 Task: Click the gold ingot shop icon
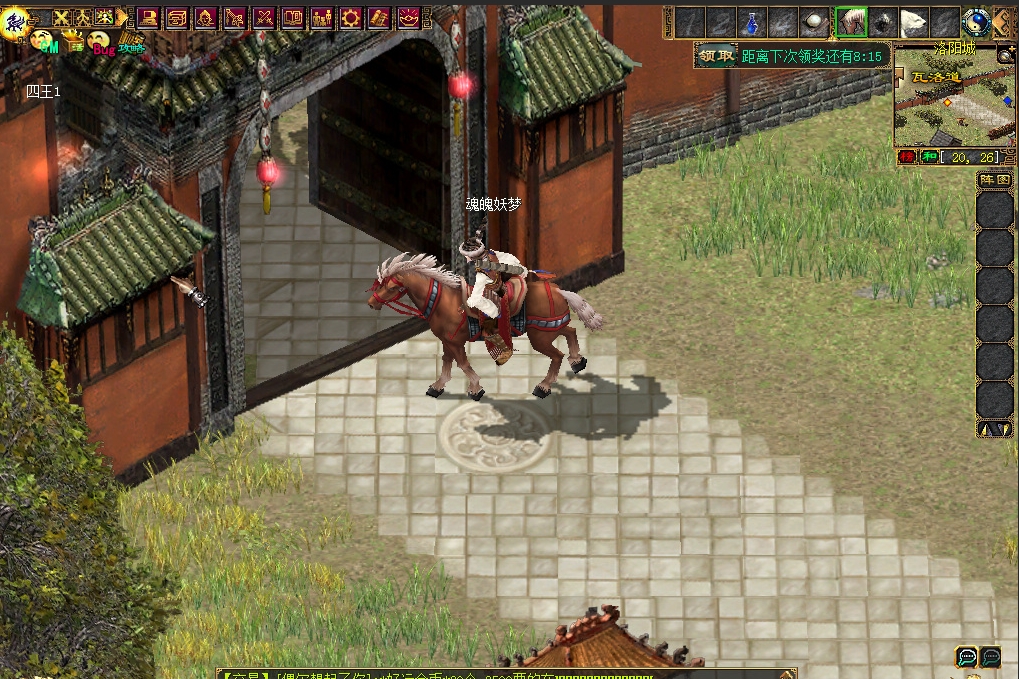pos(409,17)
